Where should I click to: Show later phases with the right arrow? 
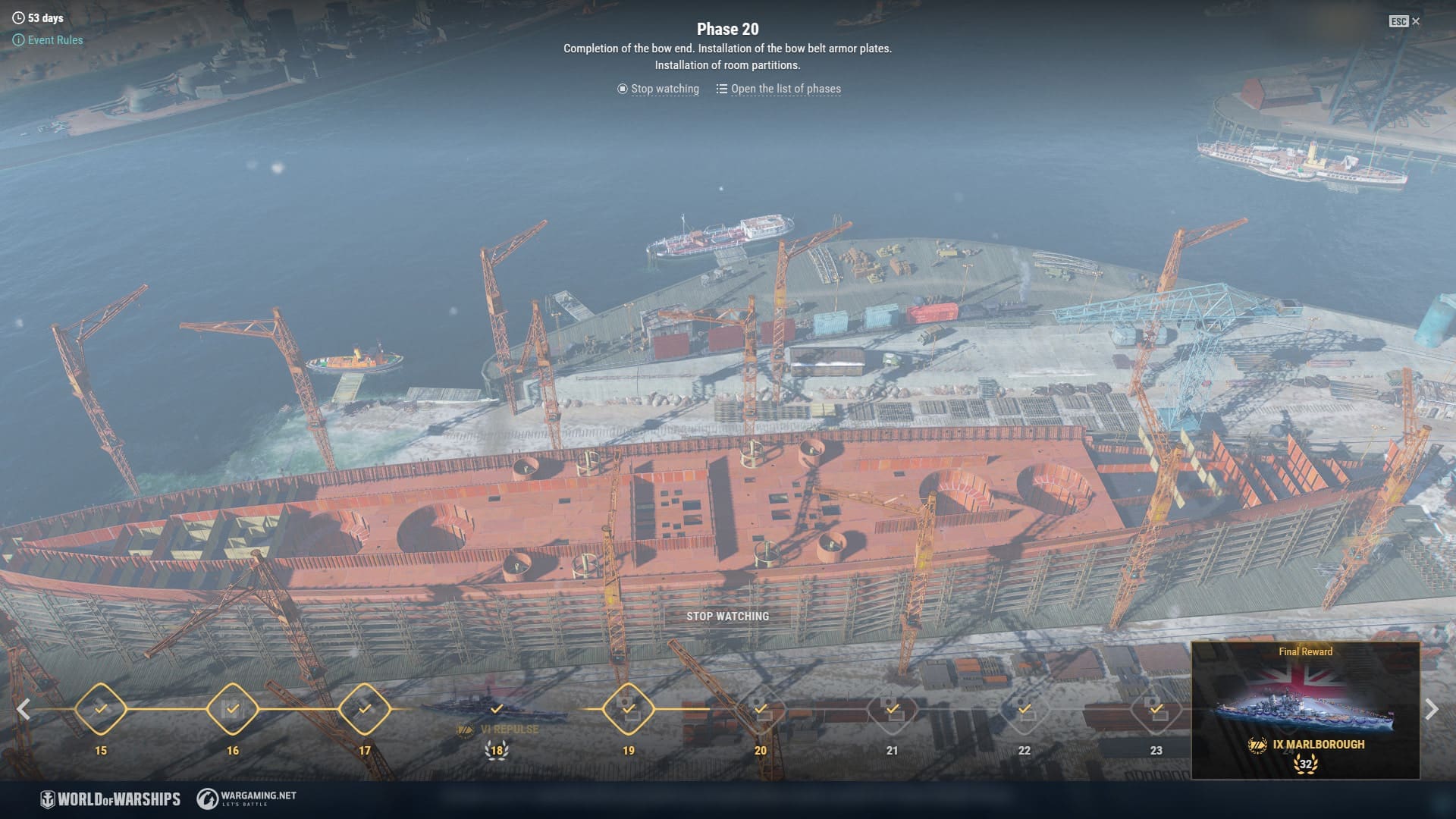coord(1432,710)
